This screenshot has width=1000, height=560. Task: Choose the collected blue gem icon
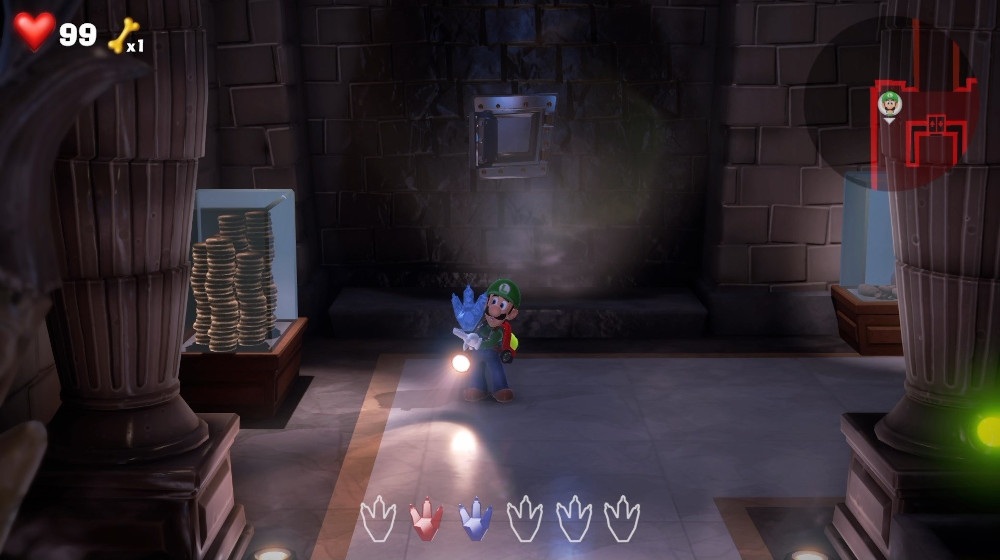coord(475,518)
